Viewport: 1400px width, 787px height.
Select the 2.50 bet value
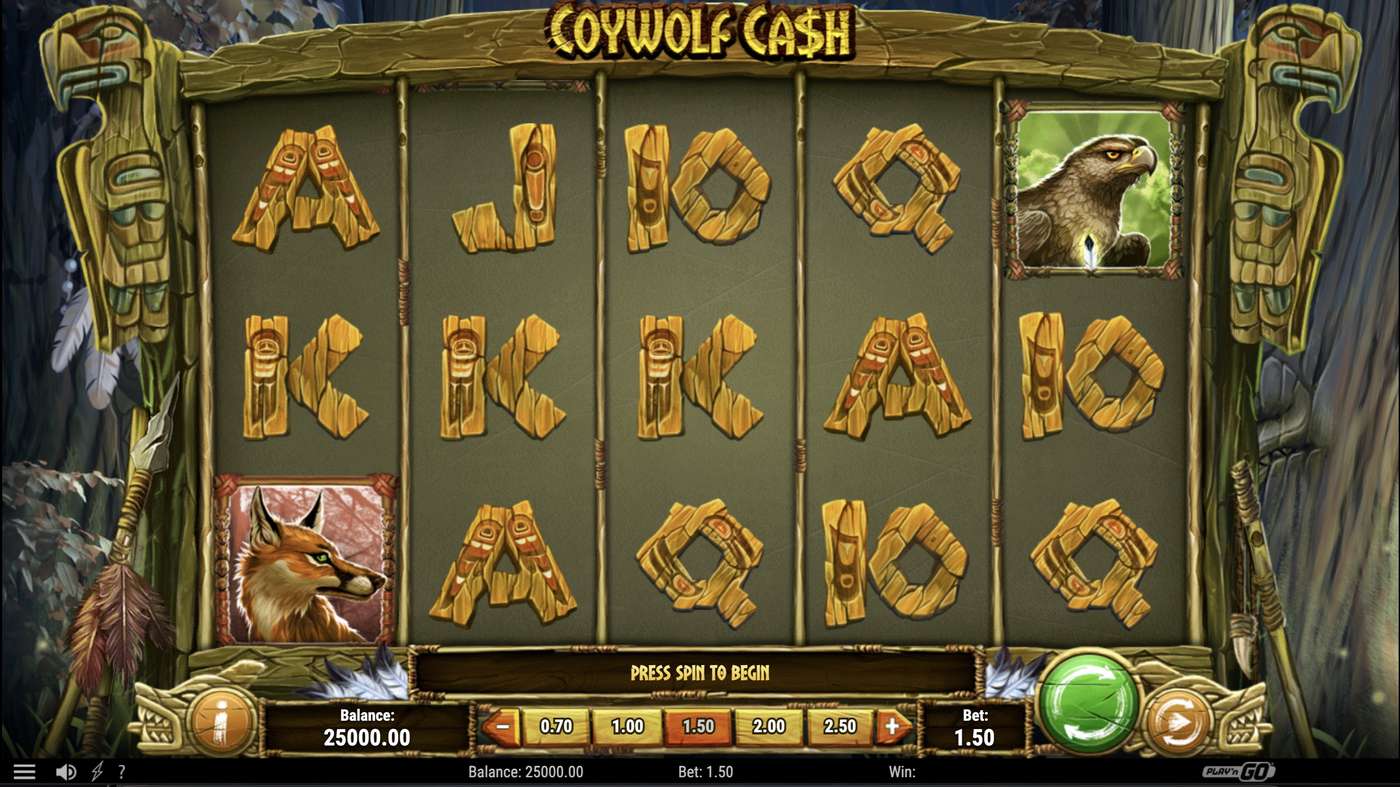pos(843,727)
